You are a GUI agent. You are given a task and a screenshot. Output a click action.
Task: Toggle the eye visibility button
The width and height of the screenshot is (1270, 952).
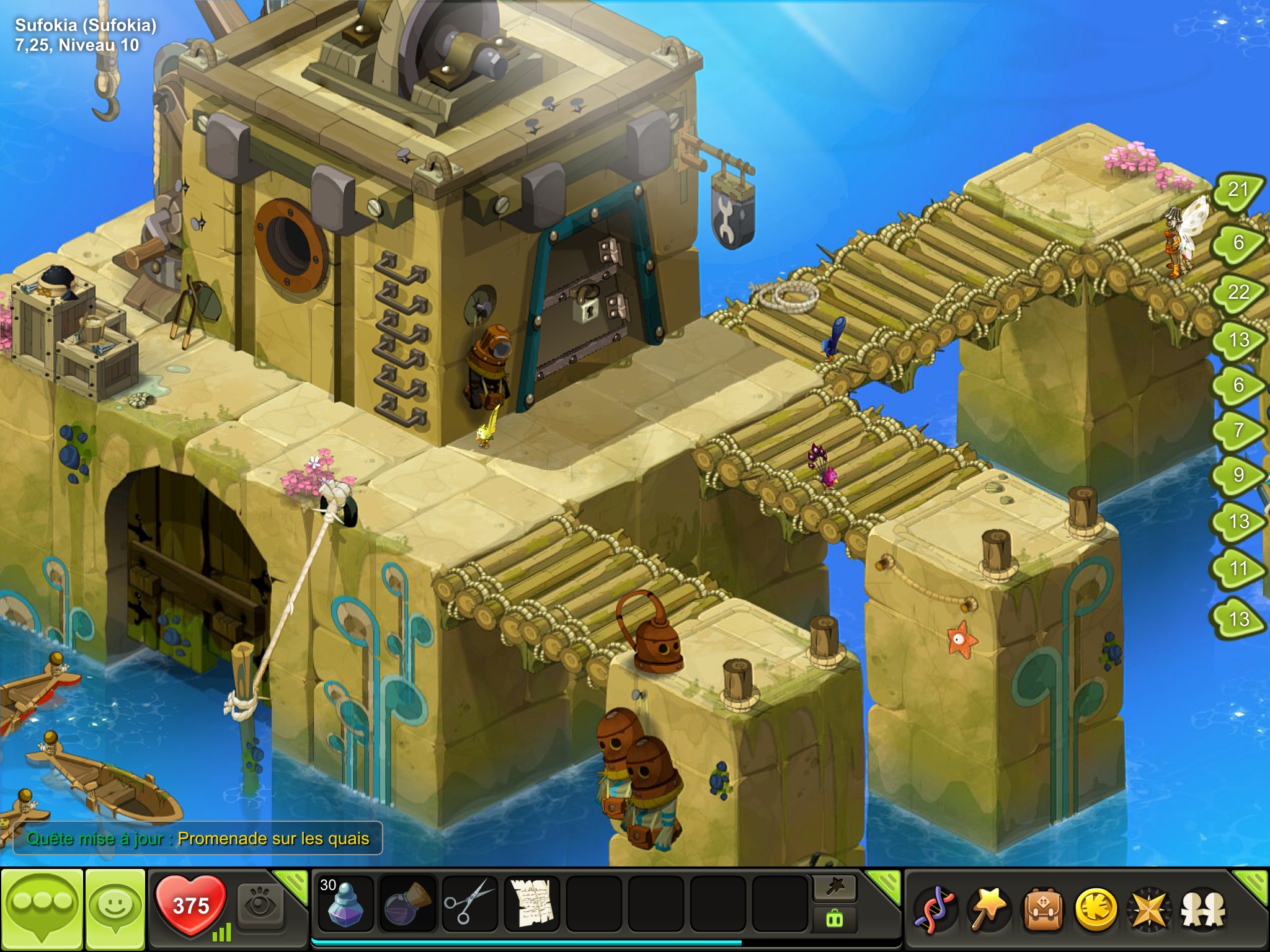tap(260, 906)
